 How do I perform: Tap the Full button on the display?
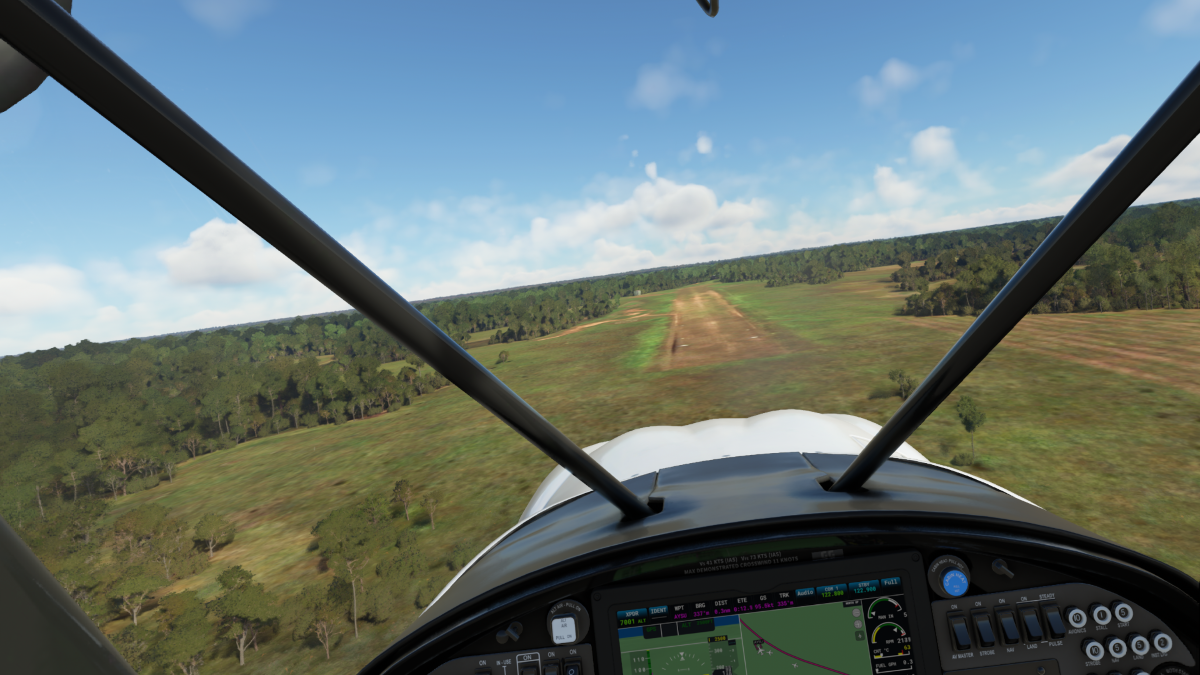click(x=890, y=582)
